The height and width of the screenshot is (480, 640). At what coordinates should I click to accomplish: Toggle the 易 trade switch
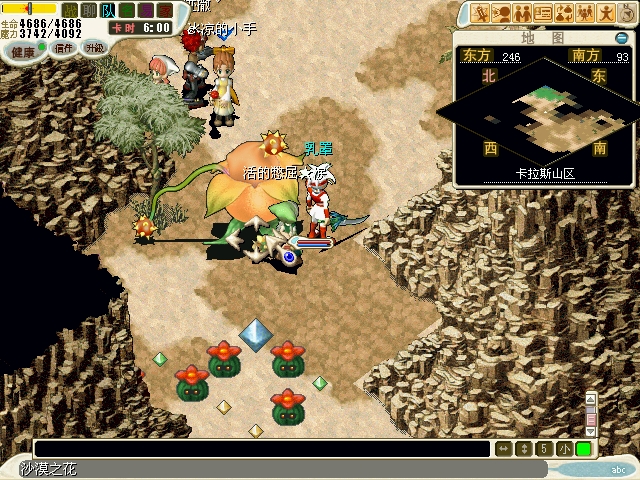(x=147, y=10)
